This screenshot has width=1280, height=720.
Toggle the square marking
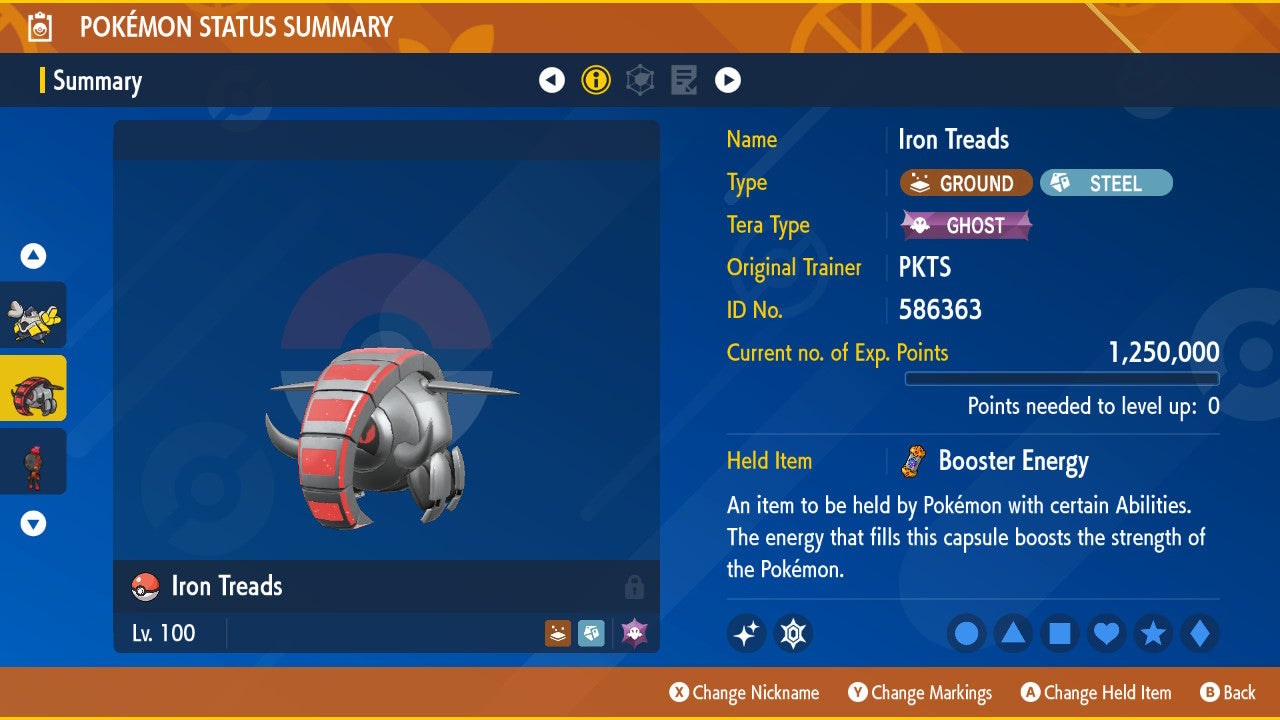coord(1060,633)
